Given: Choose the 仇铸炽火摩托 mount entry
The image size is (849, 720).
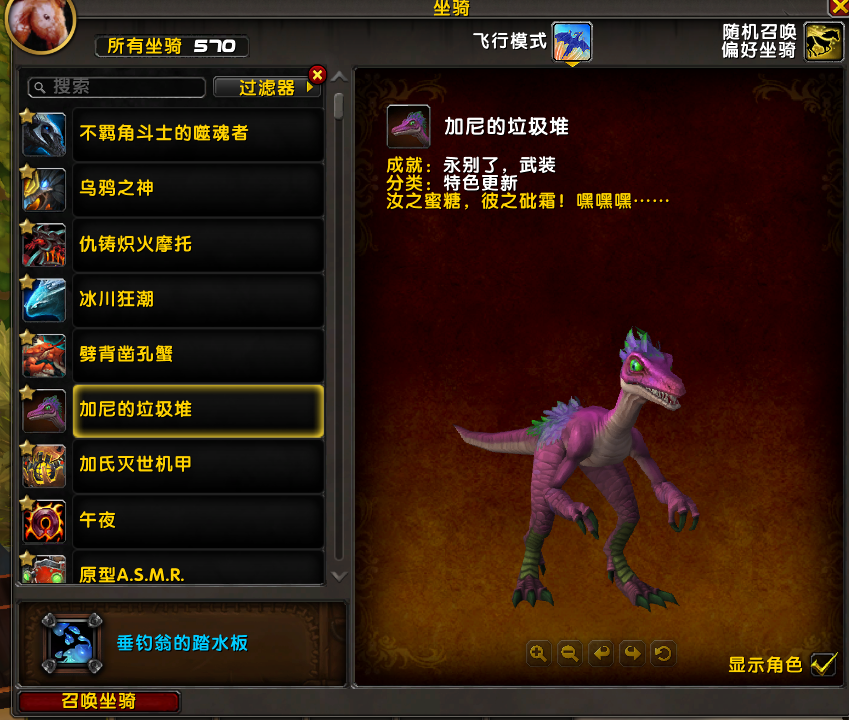Looking at the screenshot, I should point(198,244).
